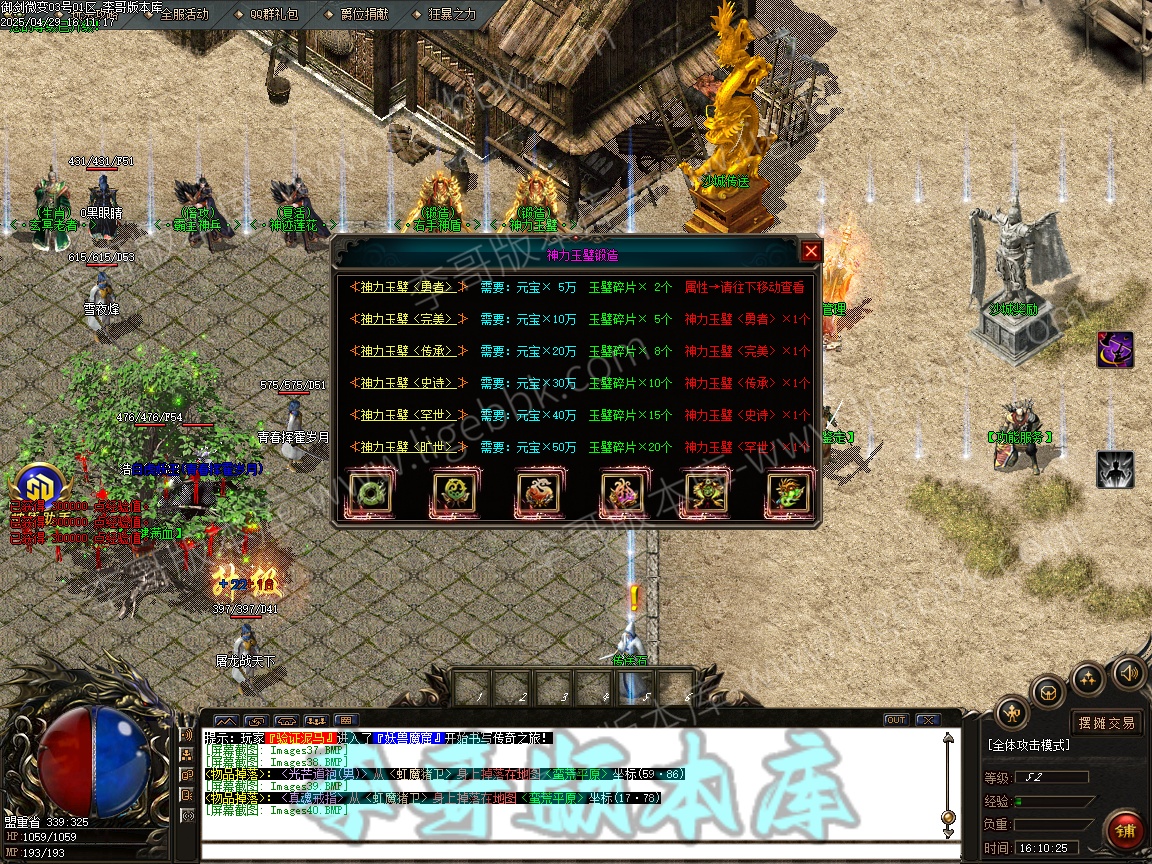Select the plain green jade ring icon

tap(367, 493)
